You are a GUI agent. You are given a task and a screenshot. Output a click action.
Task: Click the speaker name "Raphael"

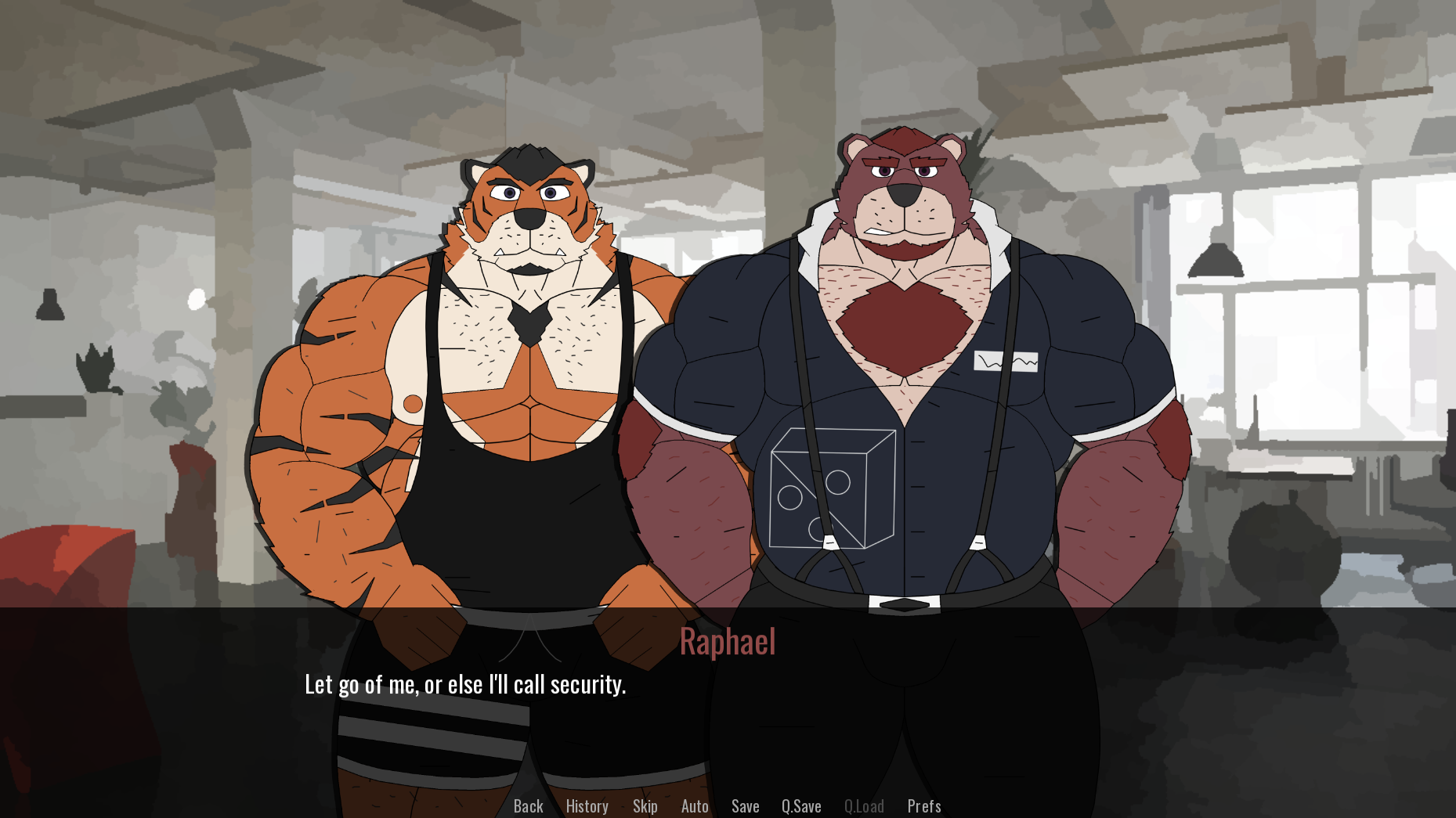pos(727,643)
